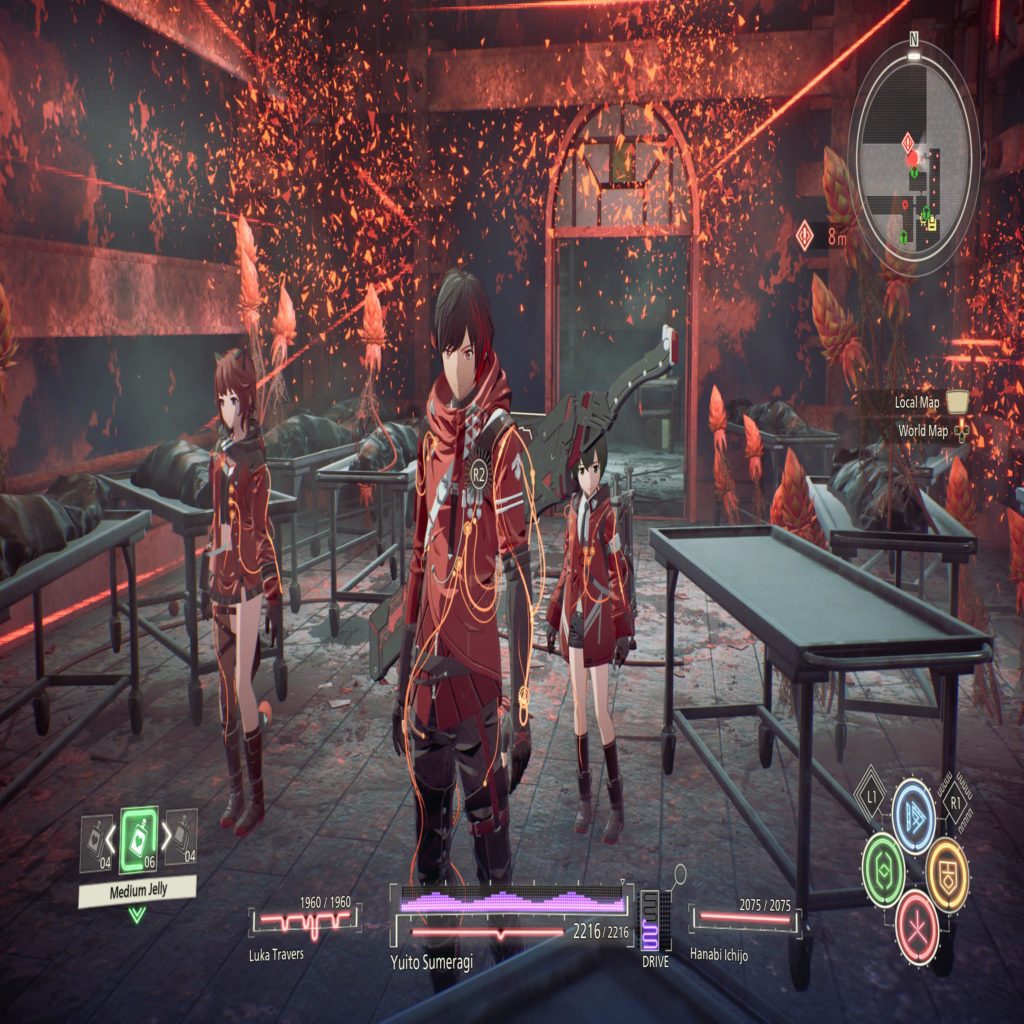The width and height of the screenshot is (1024, 1024).
Task: Expand the green chevron under Medium Jelly
Action: (x=137, y=914)
